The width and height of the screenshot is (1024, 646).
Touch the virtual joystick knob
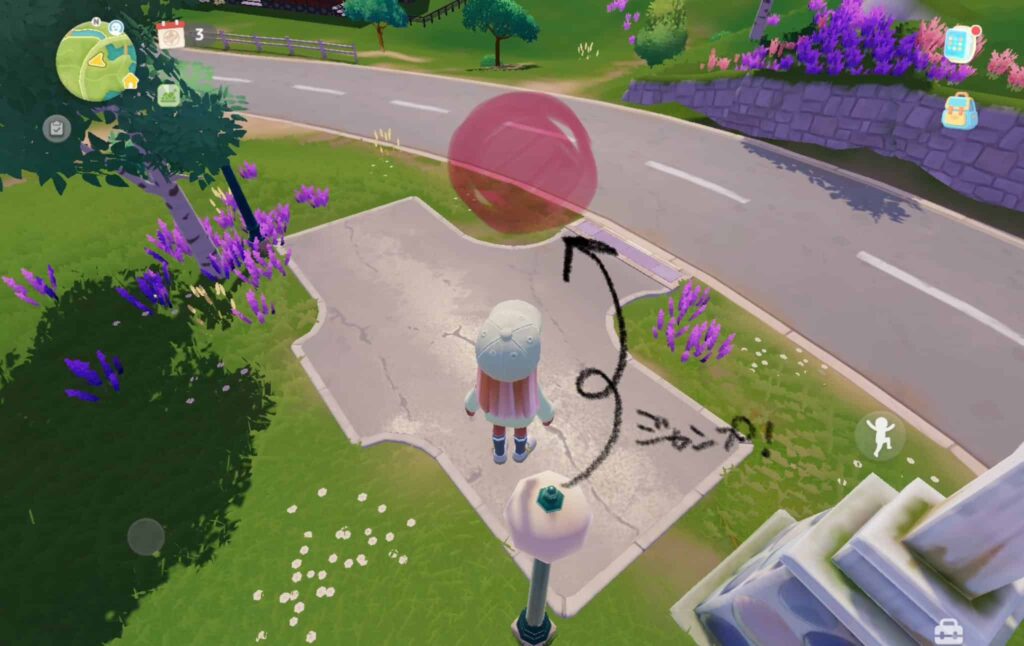coord(146,537)
